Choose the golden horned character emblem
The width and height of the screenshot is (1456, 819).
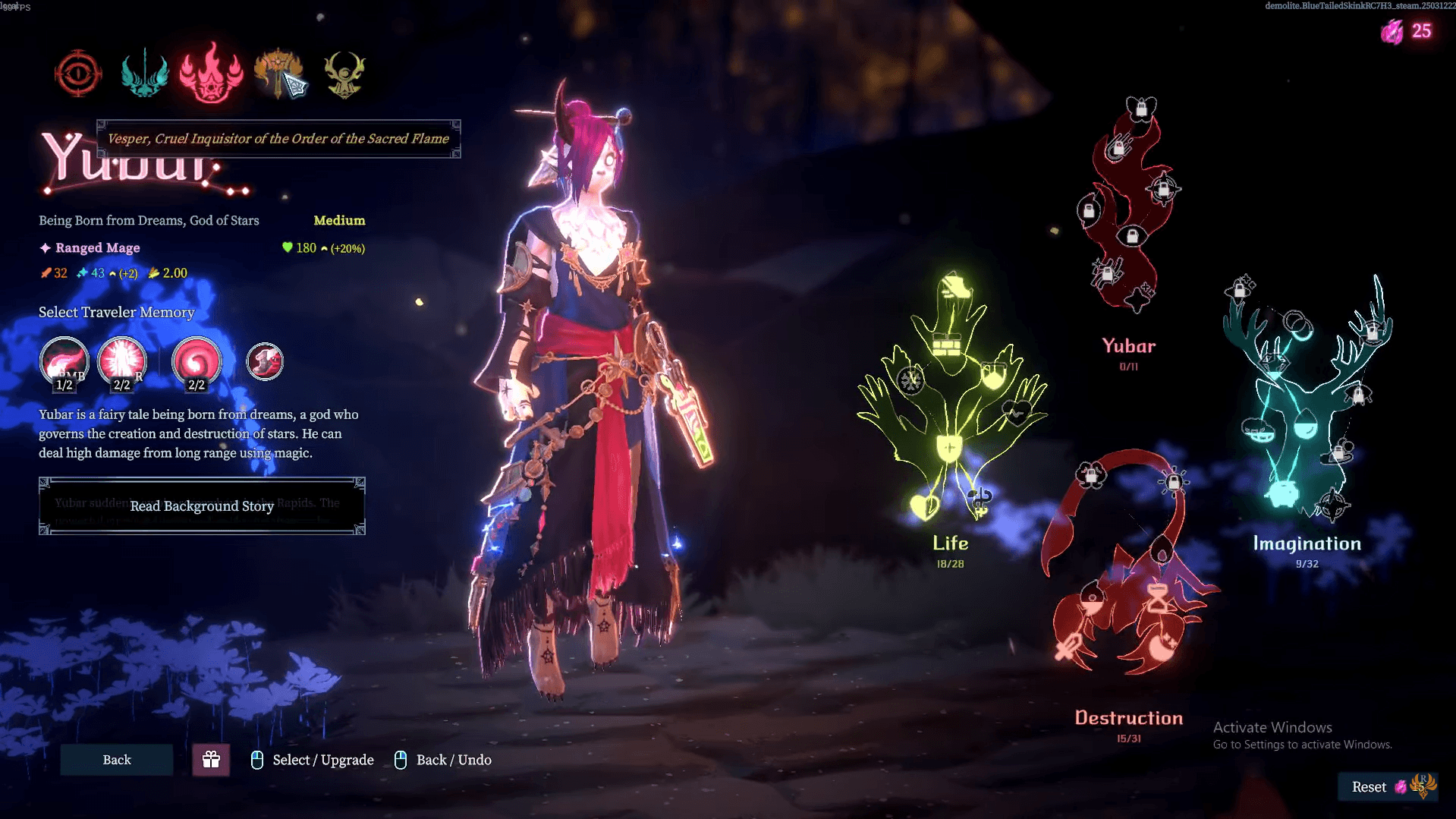click(x=344, y=74)
